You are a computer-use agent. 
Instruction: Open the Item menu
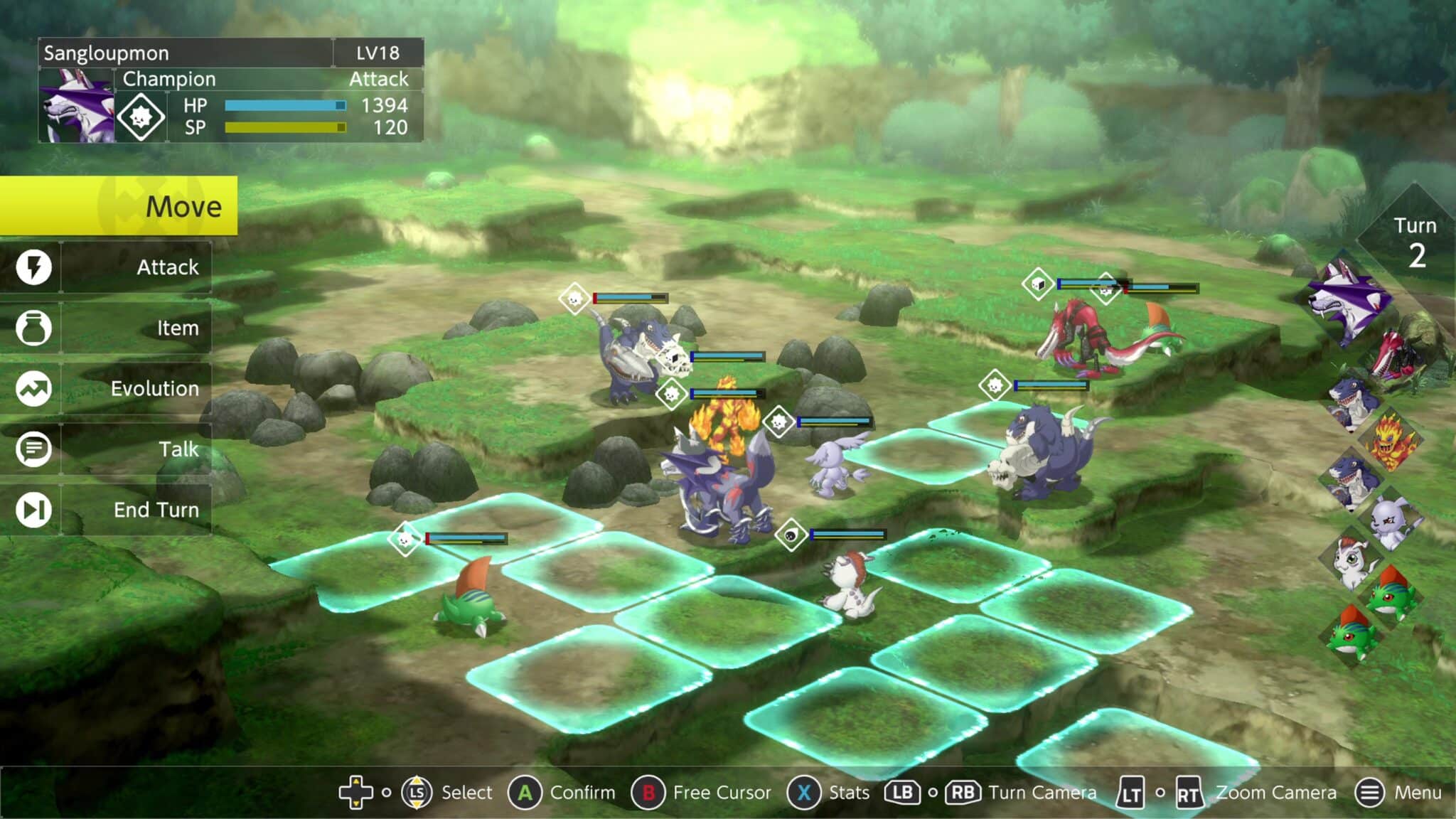click(x=107, y=328)
